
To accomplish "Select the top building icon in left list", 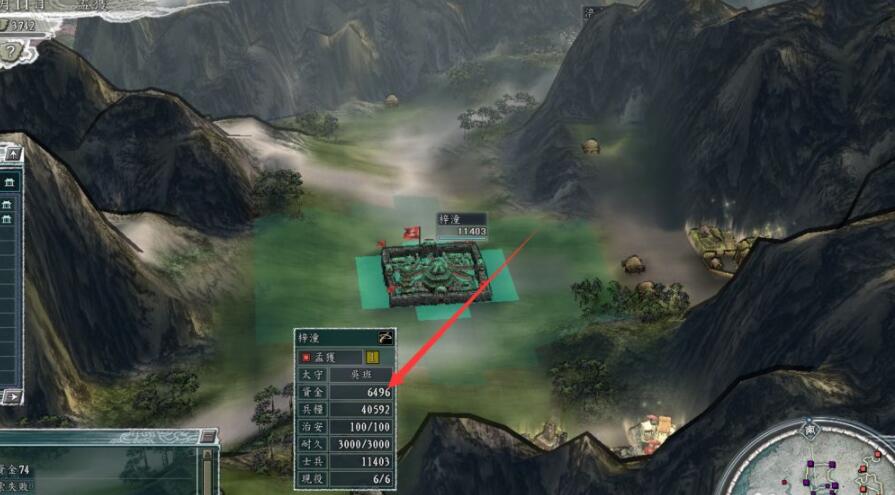I will 8,181.
